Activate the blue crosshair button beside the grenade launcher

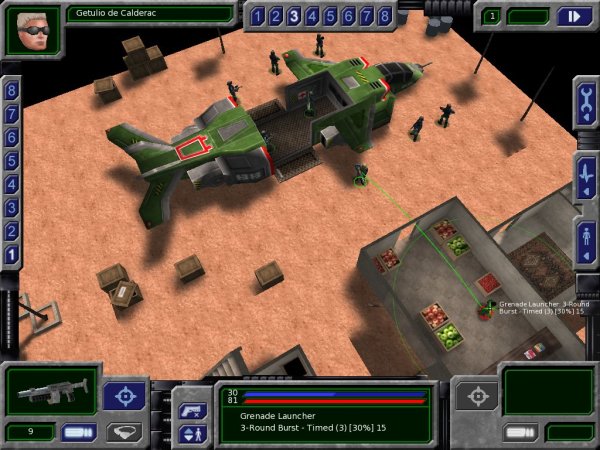click(125, 395)
